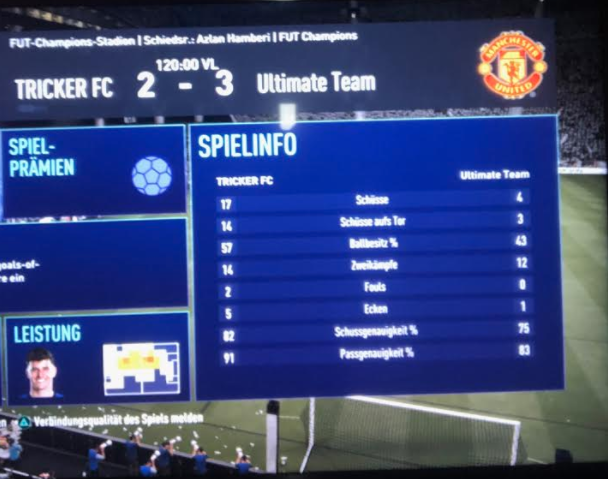This screenshot has height=479, width=608.
Task: Open the Spiel-Prämien tile
Action: pyautogui.click(x=93, y=171)
